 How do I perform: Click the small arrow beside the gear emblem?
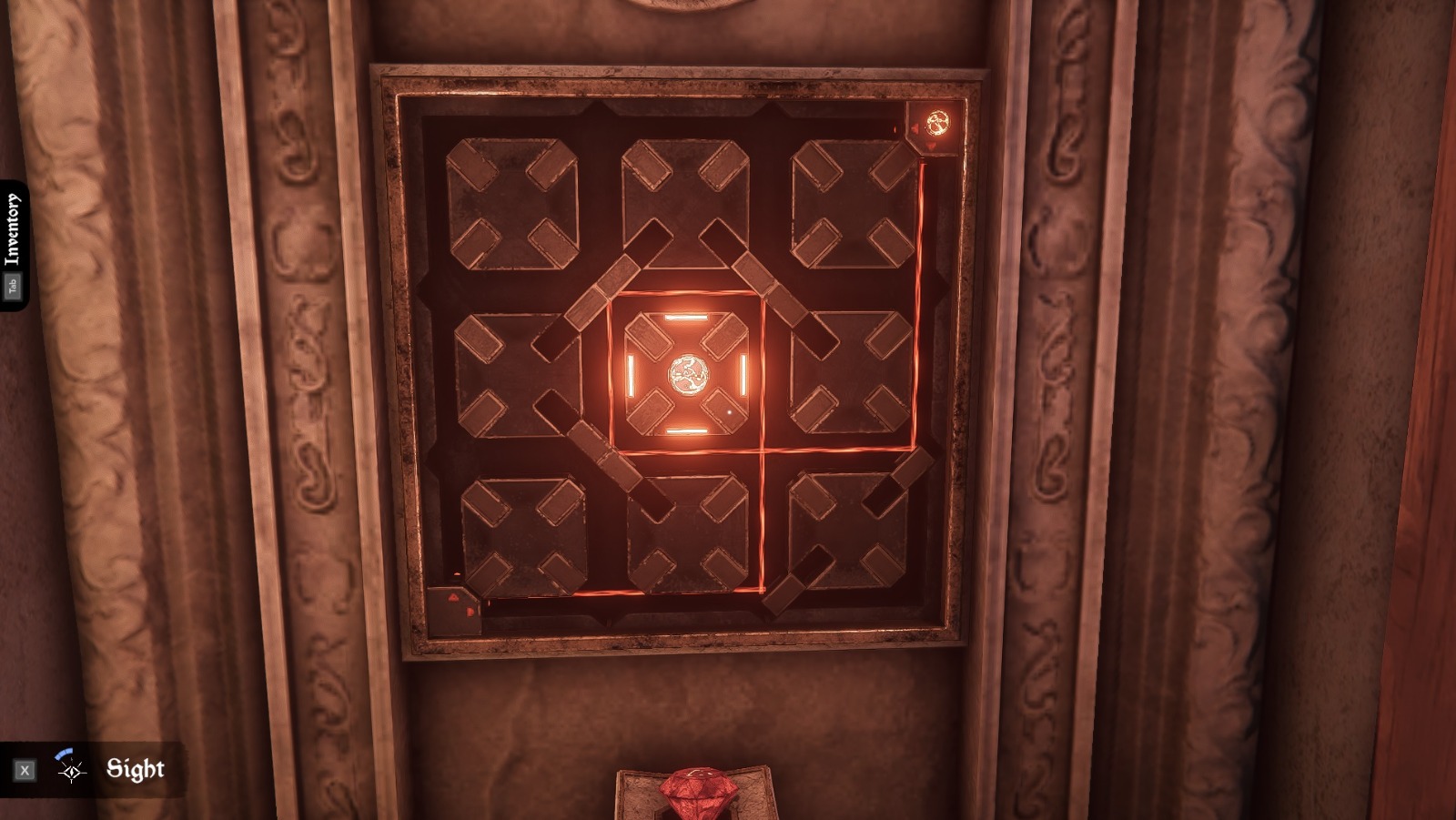tap(913, 127)
